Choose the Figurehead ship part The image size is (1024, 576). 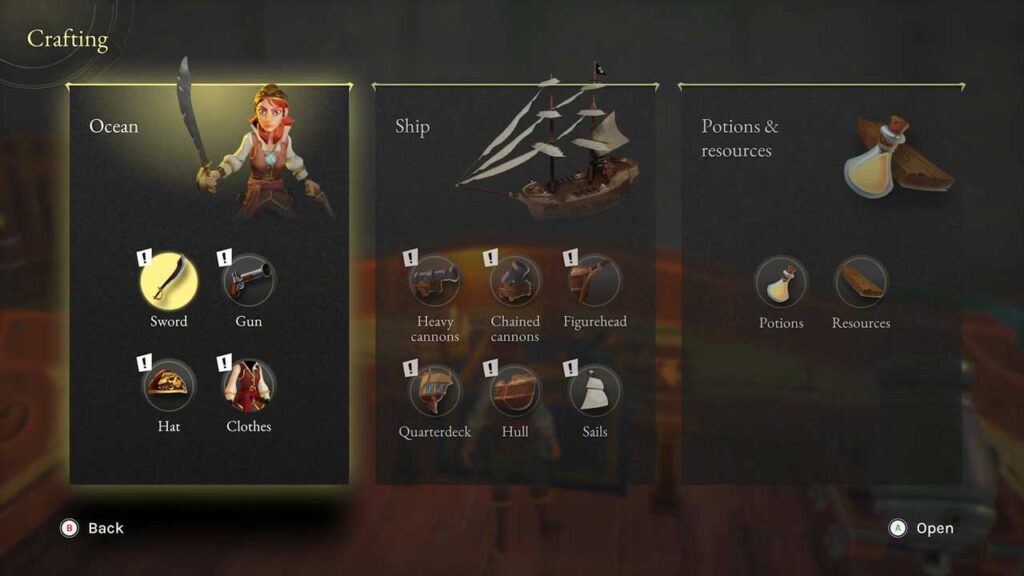pos(594,281)
